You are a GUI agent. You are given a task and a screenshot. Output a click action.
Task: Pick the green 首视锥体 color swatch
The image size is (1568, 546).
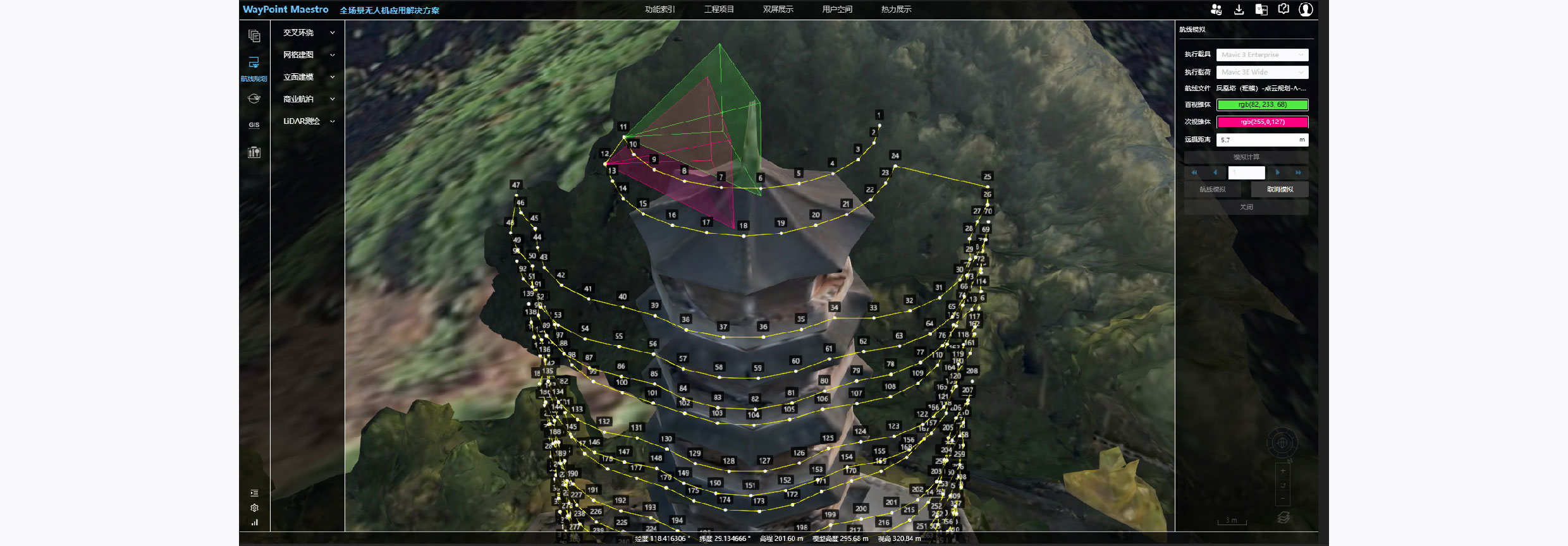point(1262,105)
